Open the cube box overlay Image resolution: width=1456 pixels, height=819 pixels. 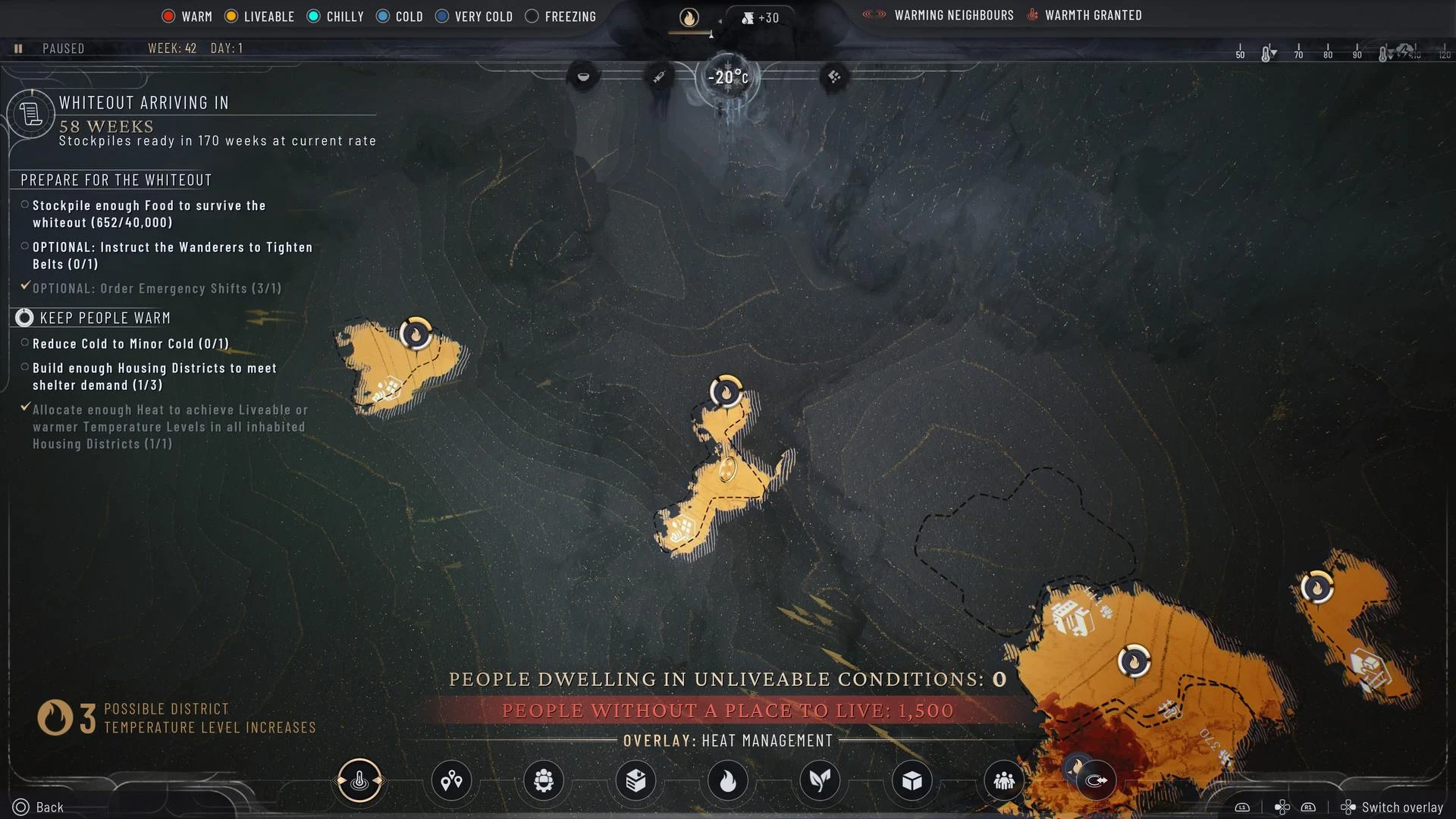point(912,780)
